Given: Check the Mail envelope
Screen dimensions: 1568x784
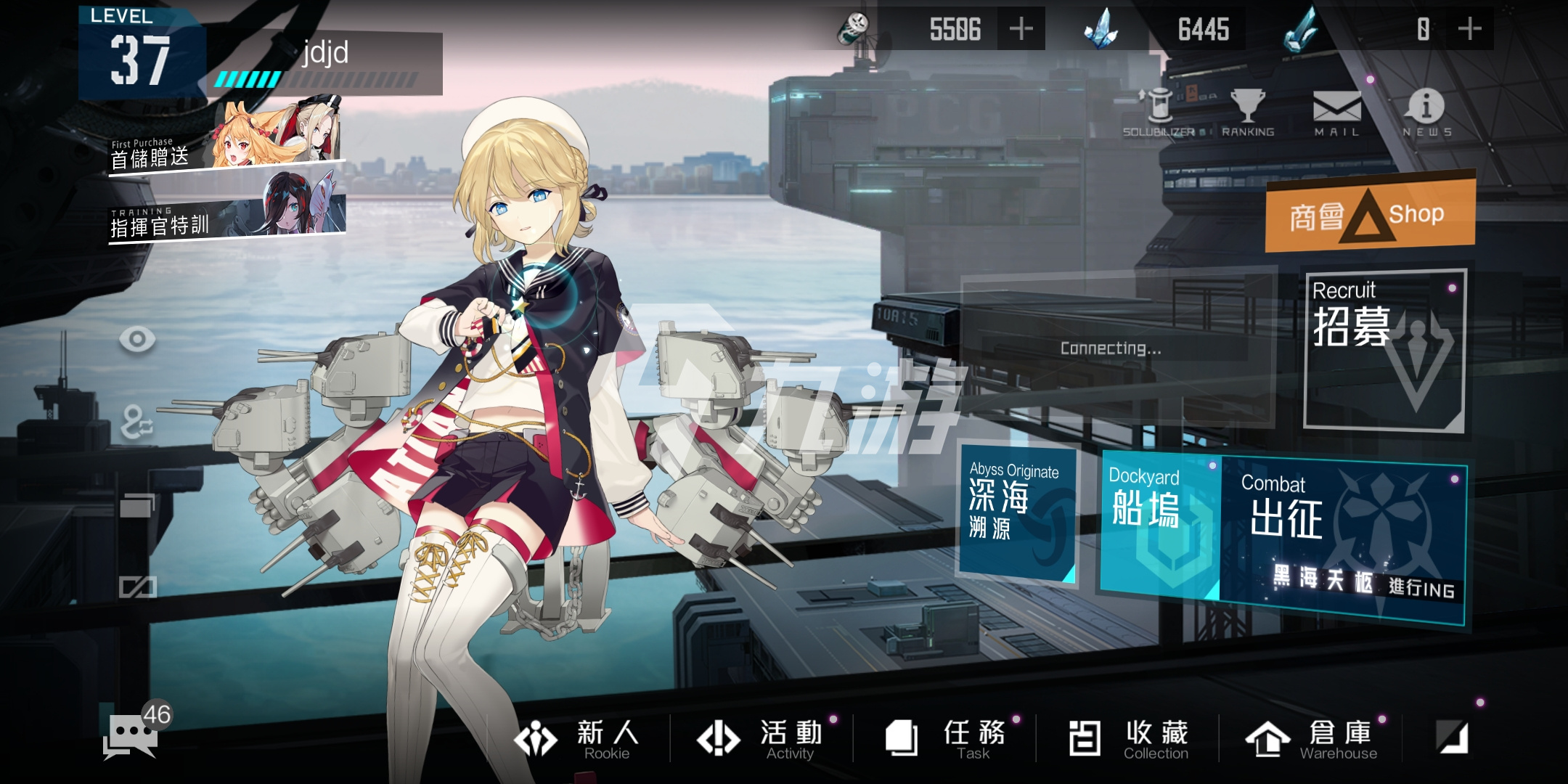Looking at the screenshot, I should tap(1336, 113).
